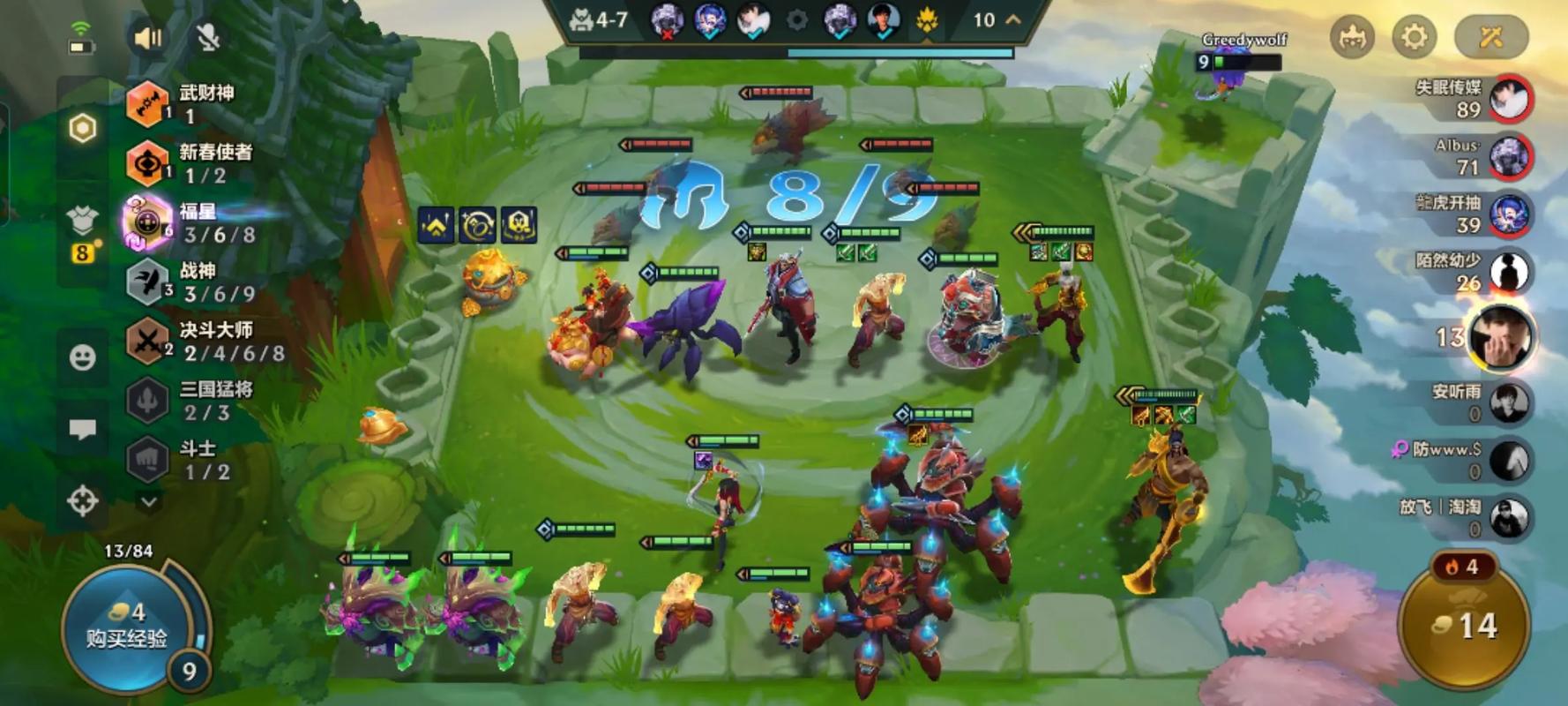
Task: Open the settings gear menu
Action: point(1414,37)
